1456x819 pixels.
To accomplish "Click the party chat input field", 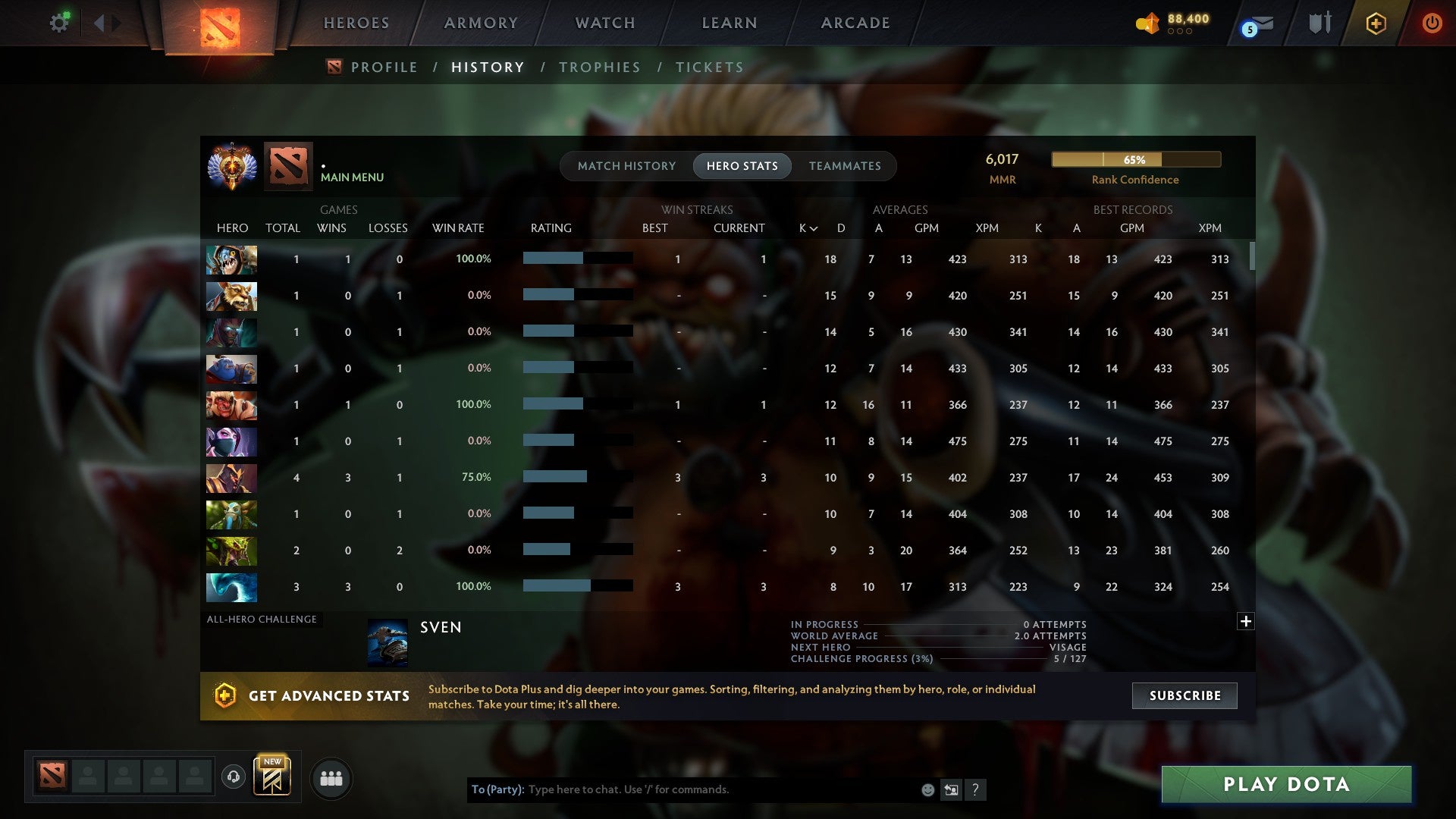I will (682, 789).
